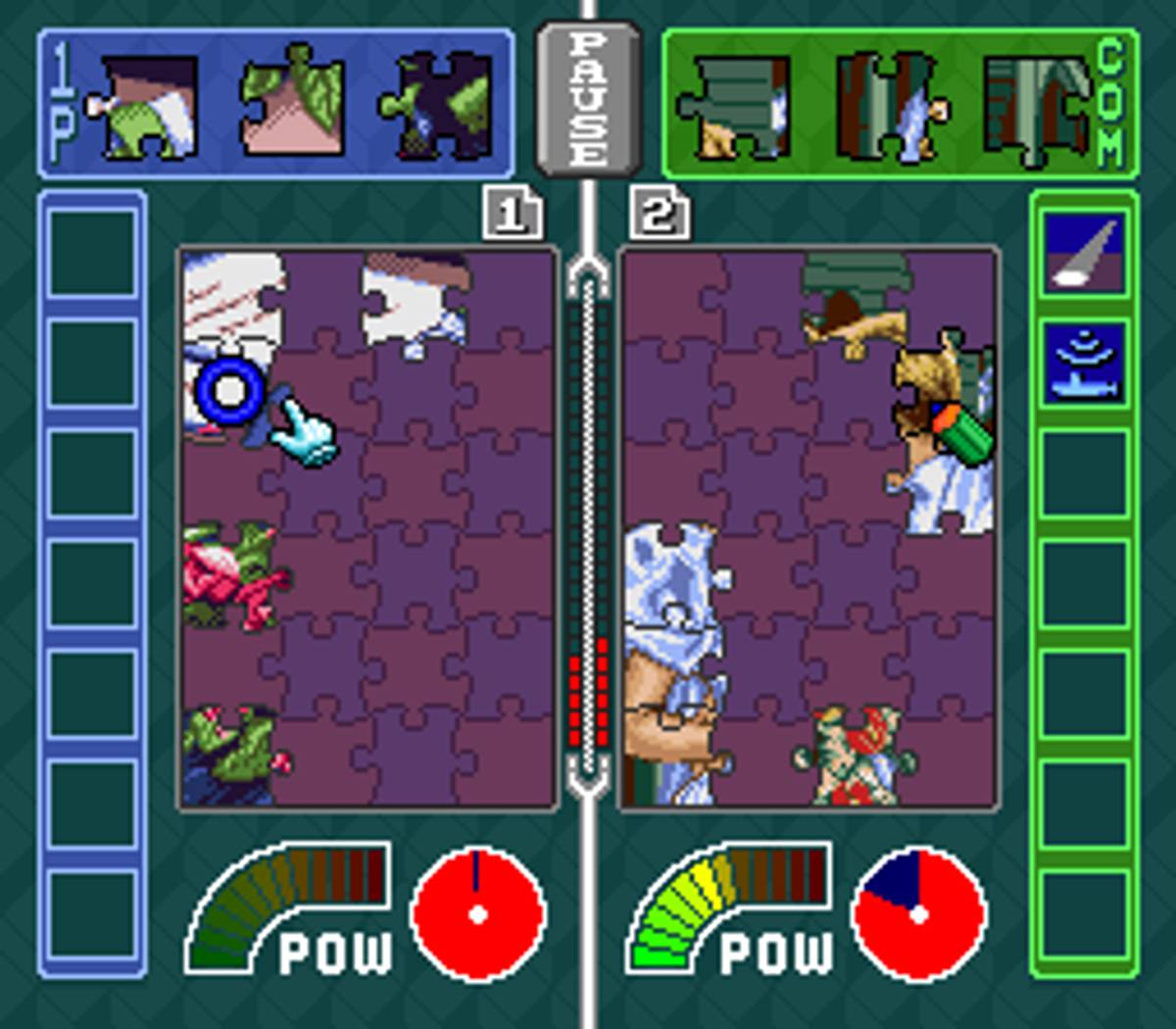Select COM's first green striped piece
Screen dimensions: 1176x1029
737,106
